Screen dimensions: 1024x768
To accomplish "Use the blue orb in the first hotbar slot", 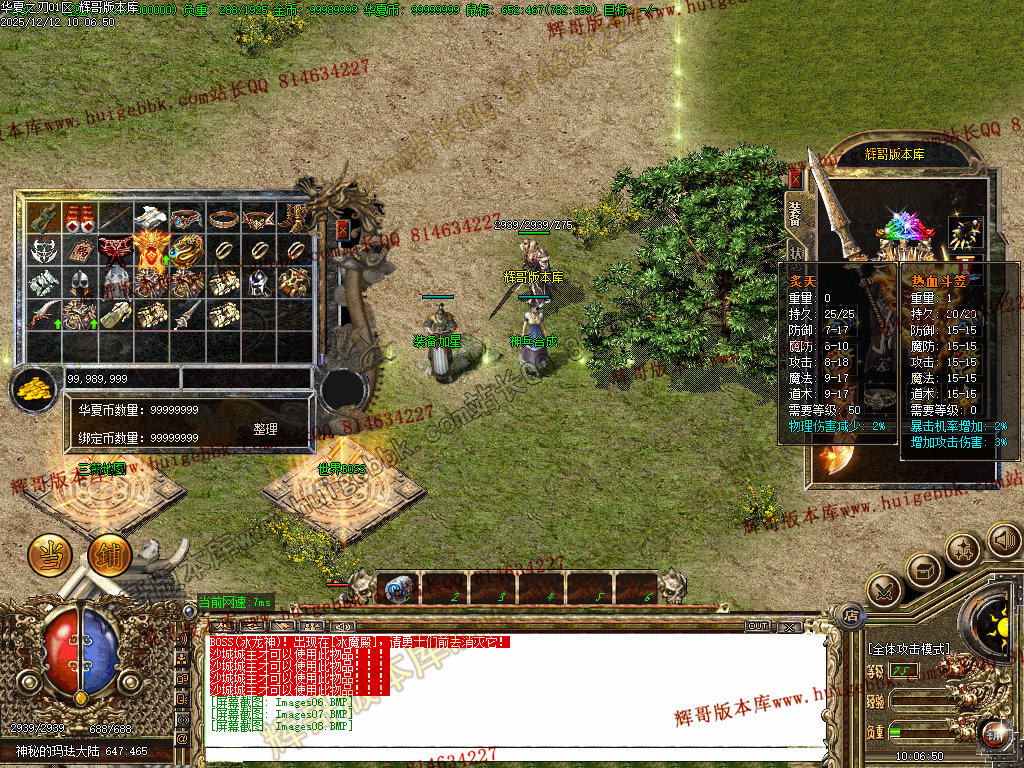I will 399,589.
